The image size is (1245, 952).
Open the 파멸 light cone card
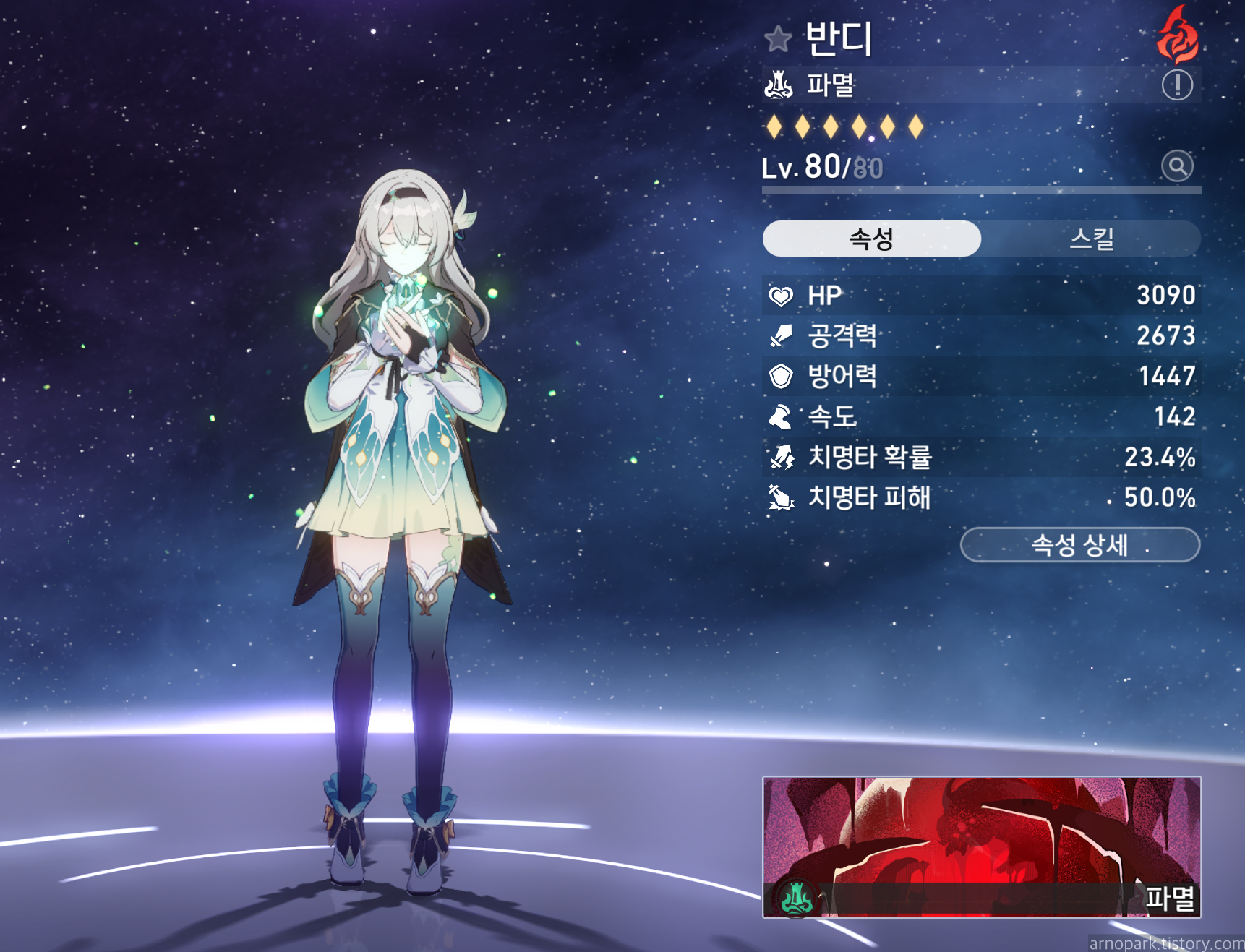[x=981, y=847]
